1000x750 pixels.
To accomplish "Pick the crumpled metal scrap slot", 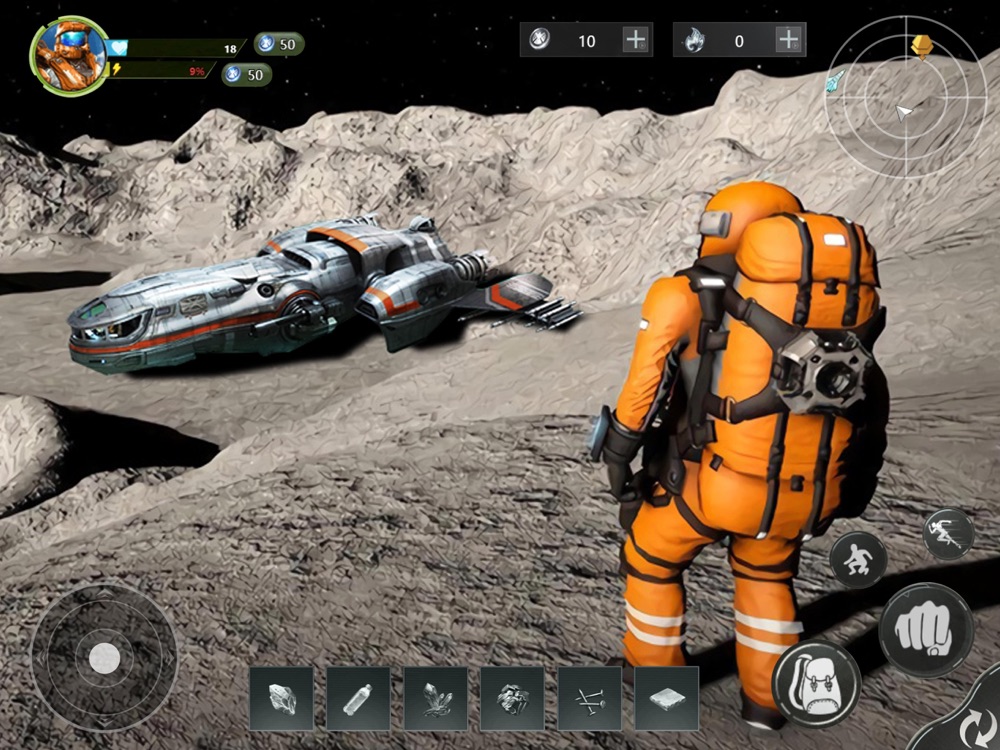I will [512, 698].
